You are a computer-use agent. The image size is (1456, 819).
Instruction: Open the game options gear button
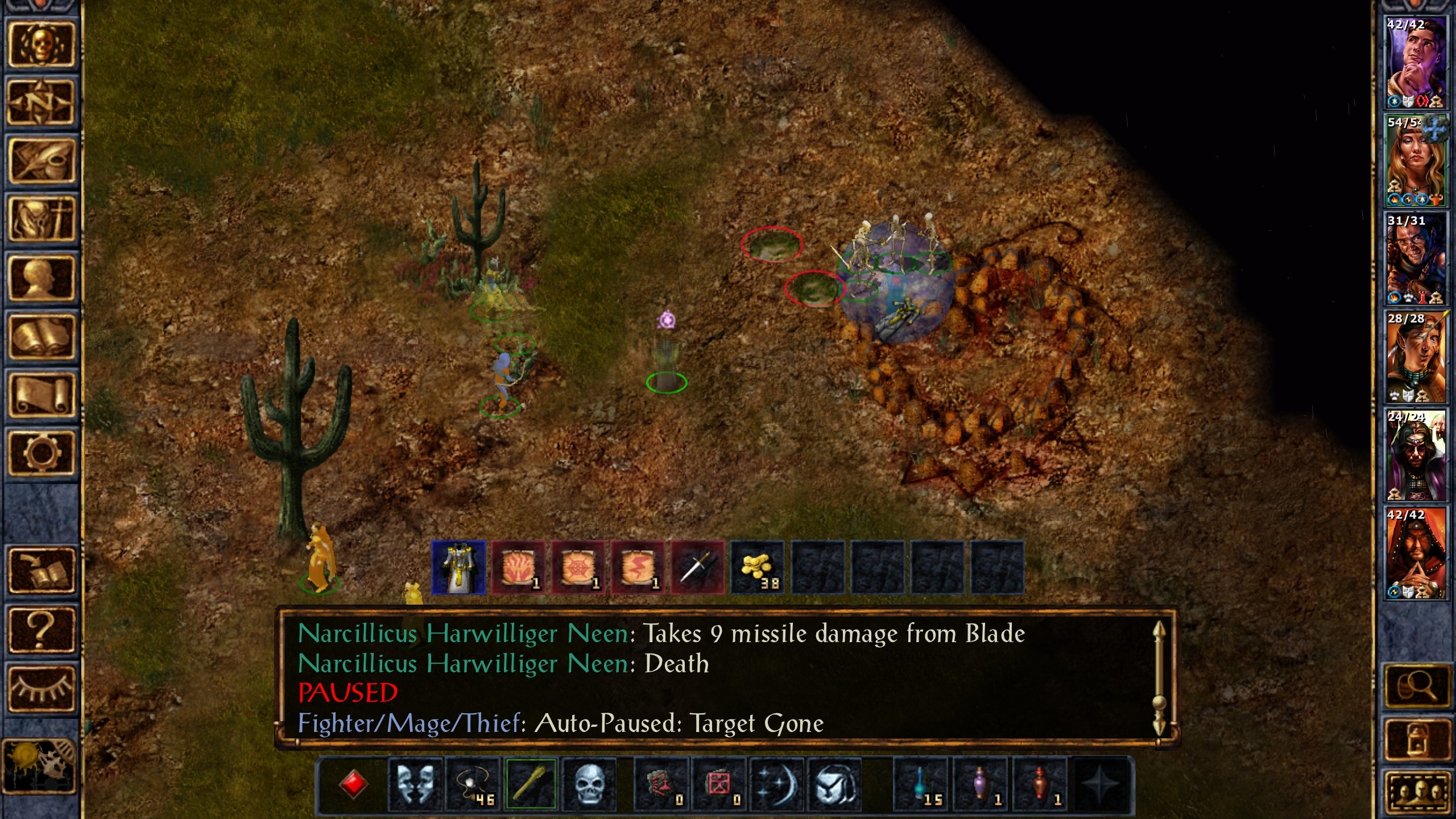(x=41, y=453)
